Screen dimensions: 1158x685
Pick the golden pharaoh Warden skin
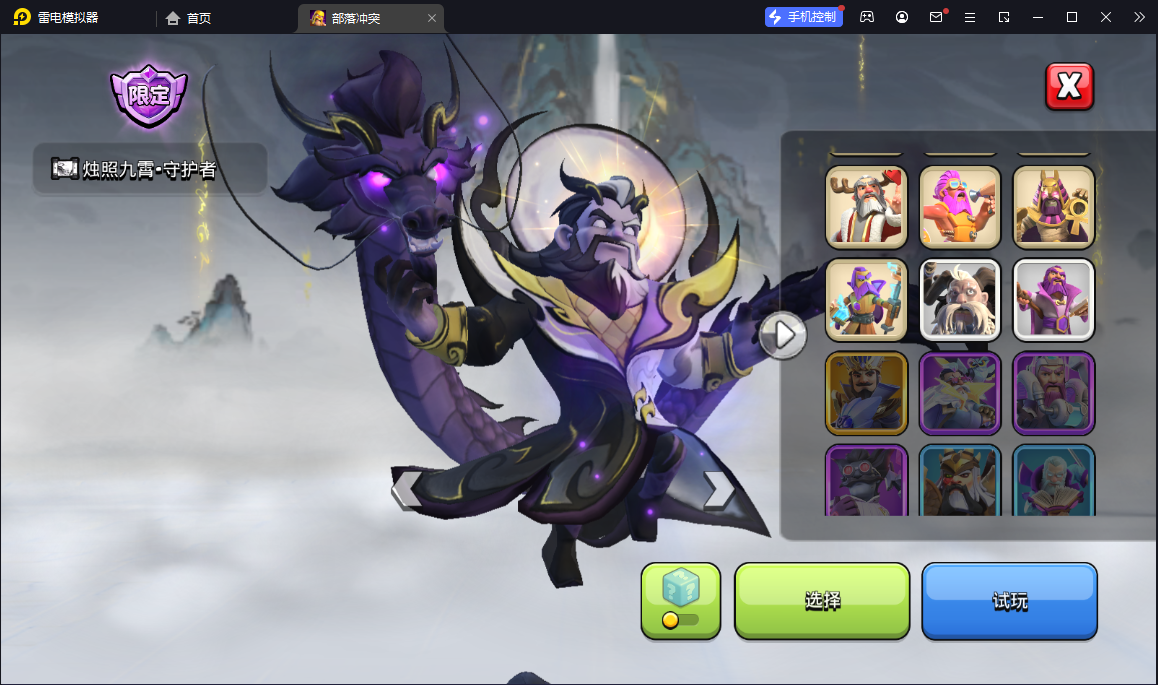1053,207
